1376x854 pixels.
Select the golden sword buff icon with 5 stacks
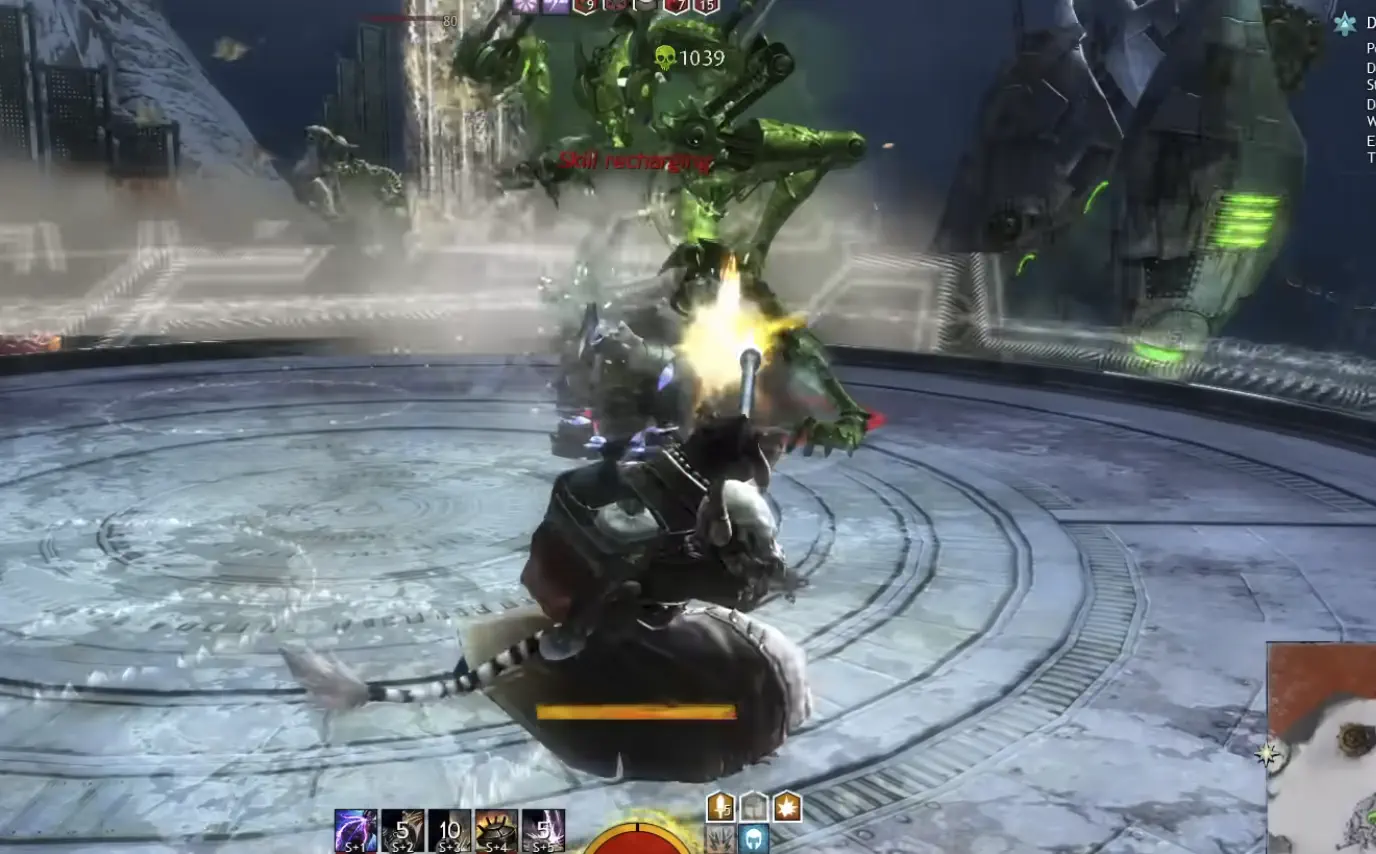719,806
